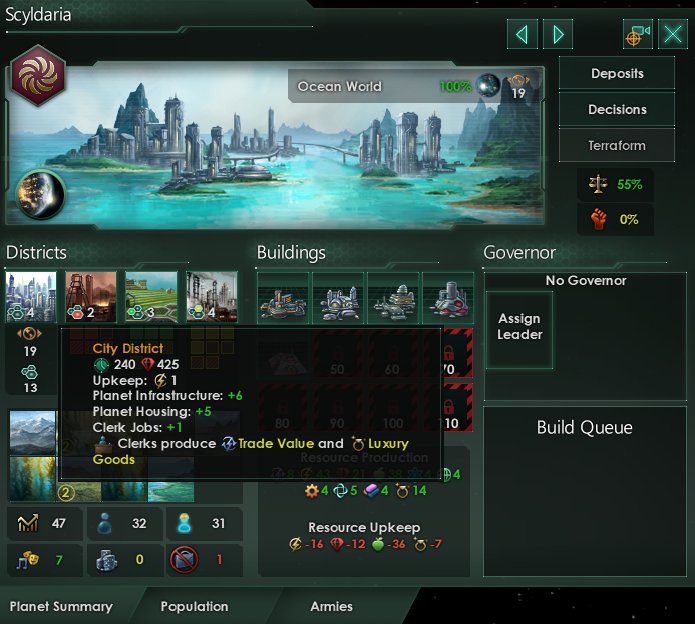Click the first building slot
695x624 pixels.
[x=283, y=297]
